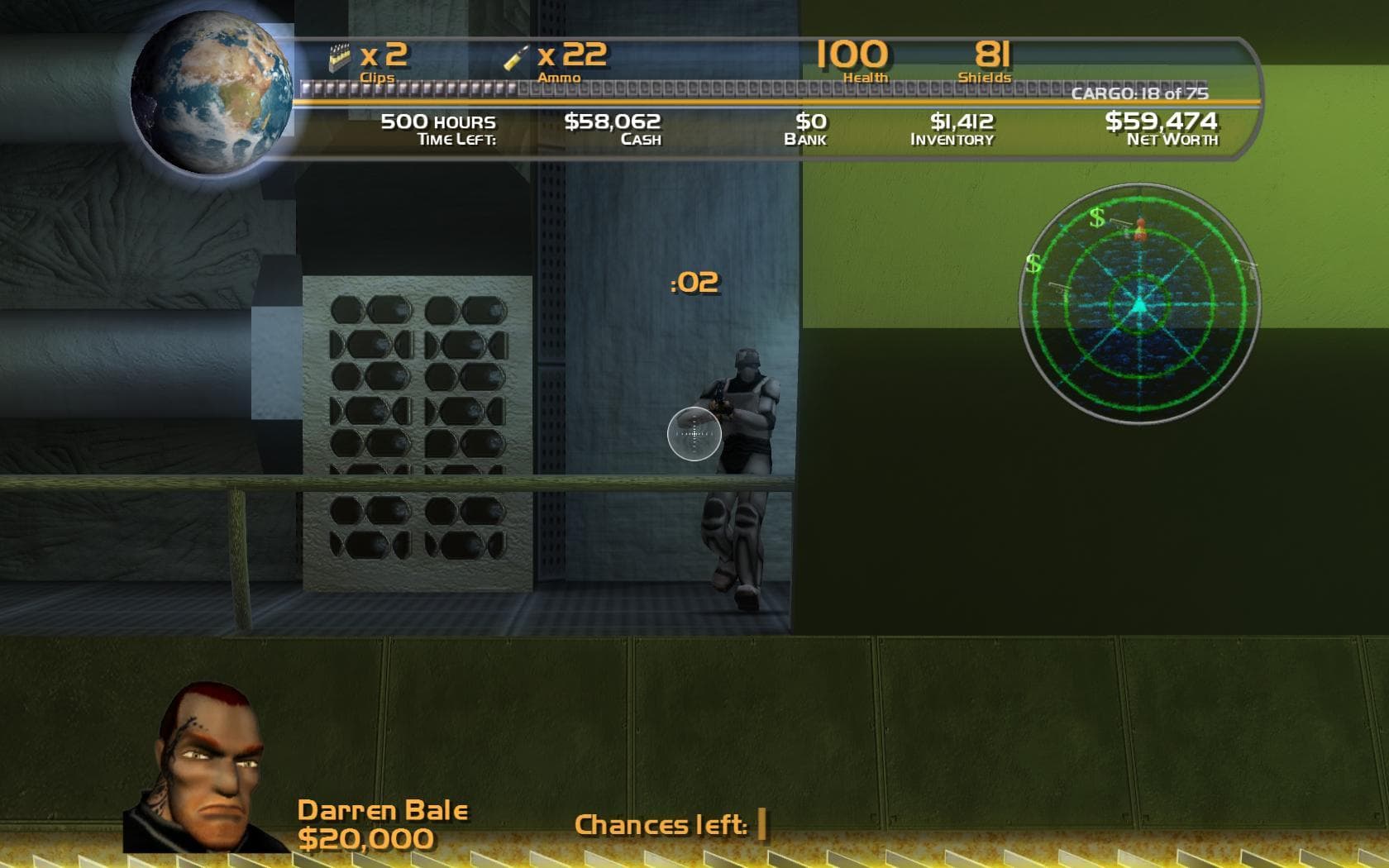Image resolution: width=1389 pixels, height=868 pixels.
Task: Toggle the Health display showing 100
Action: pyautogui.click(x=852, y=56)
